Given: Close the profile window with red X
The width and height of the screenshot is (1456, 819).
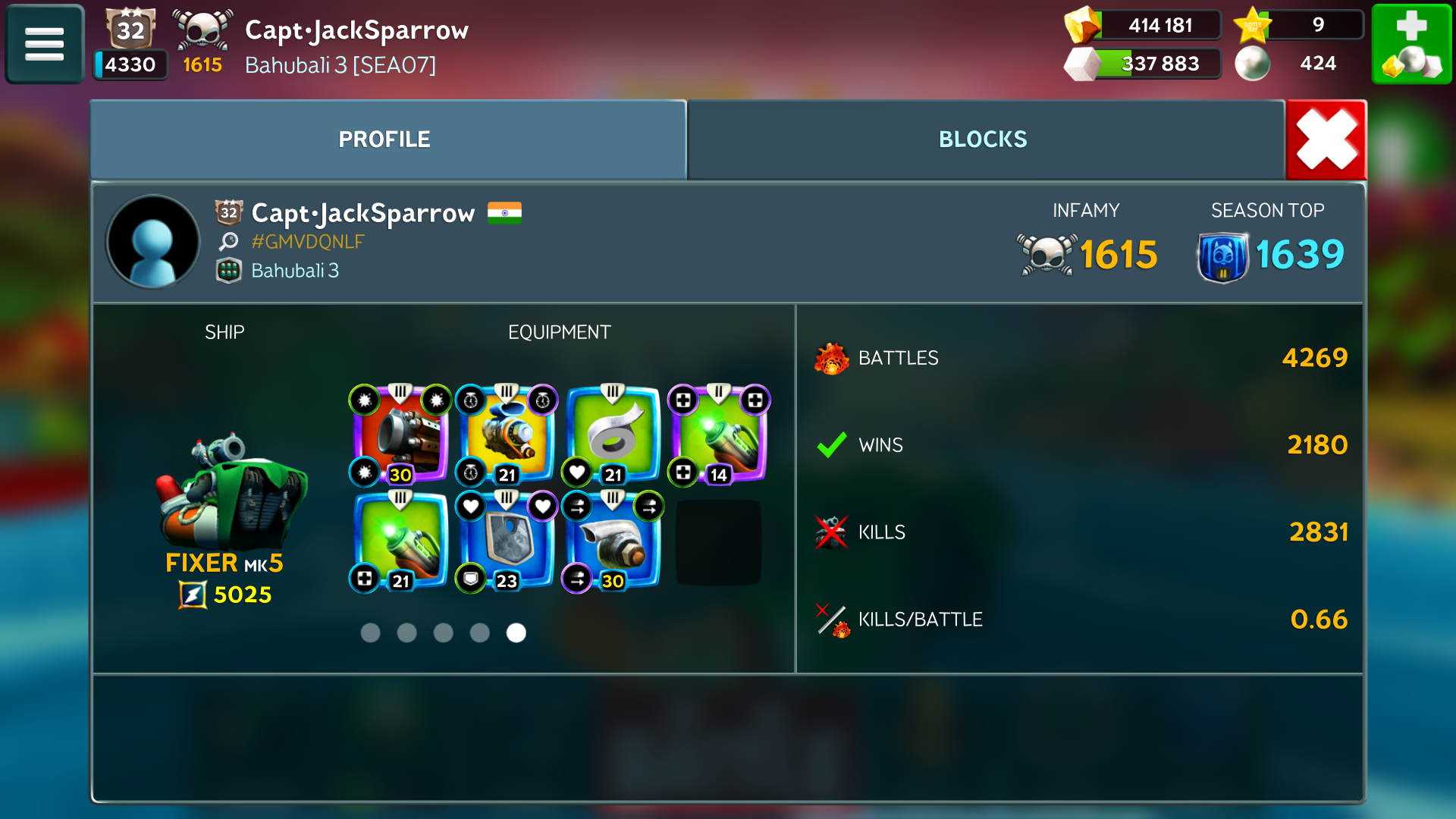Looking at the screenshot, I should coord(1326,140).
